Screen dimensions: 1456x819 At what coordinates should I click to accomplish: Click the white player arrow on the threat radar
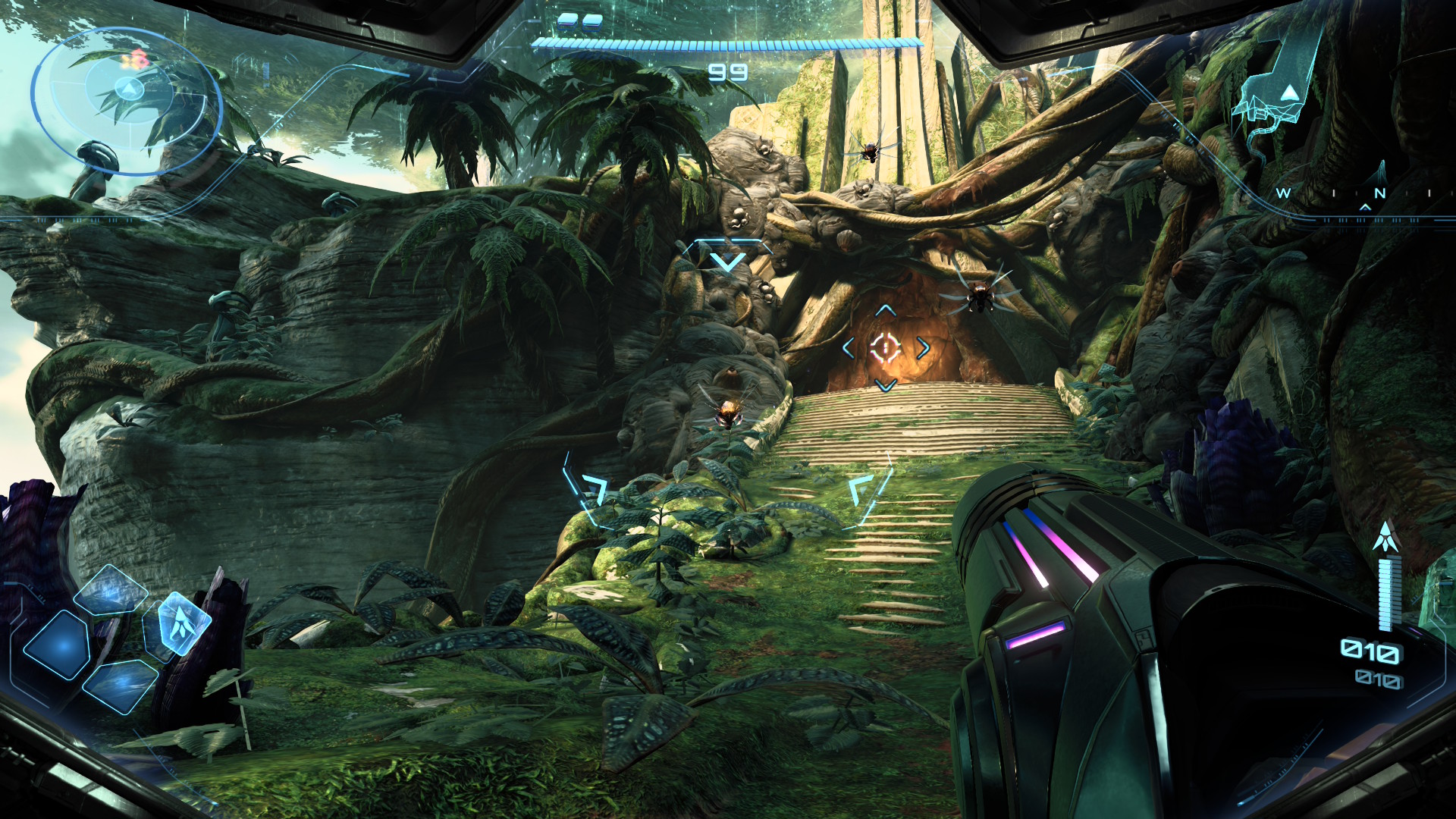[x=127, y=89]
